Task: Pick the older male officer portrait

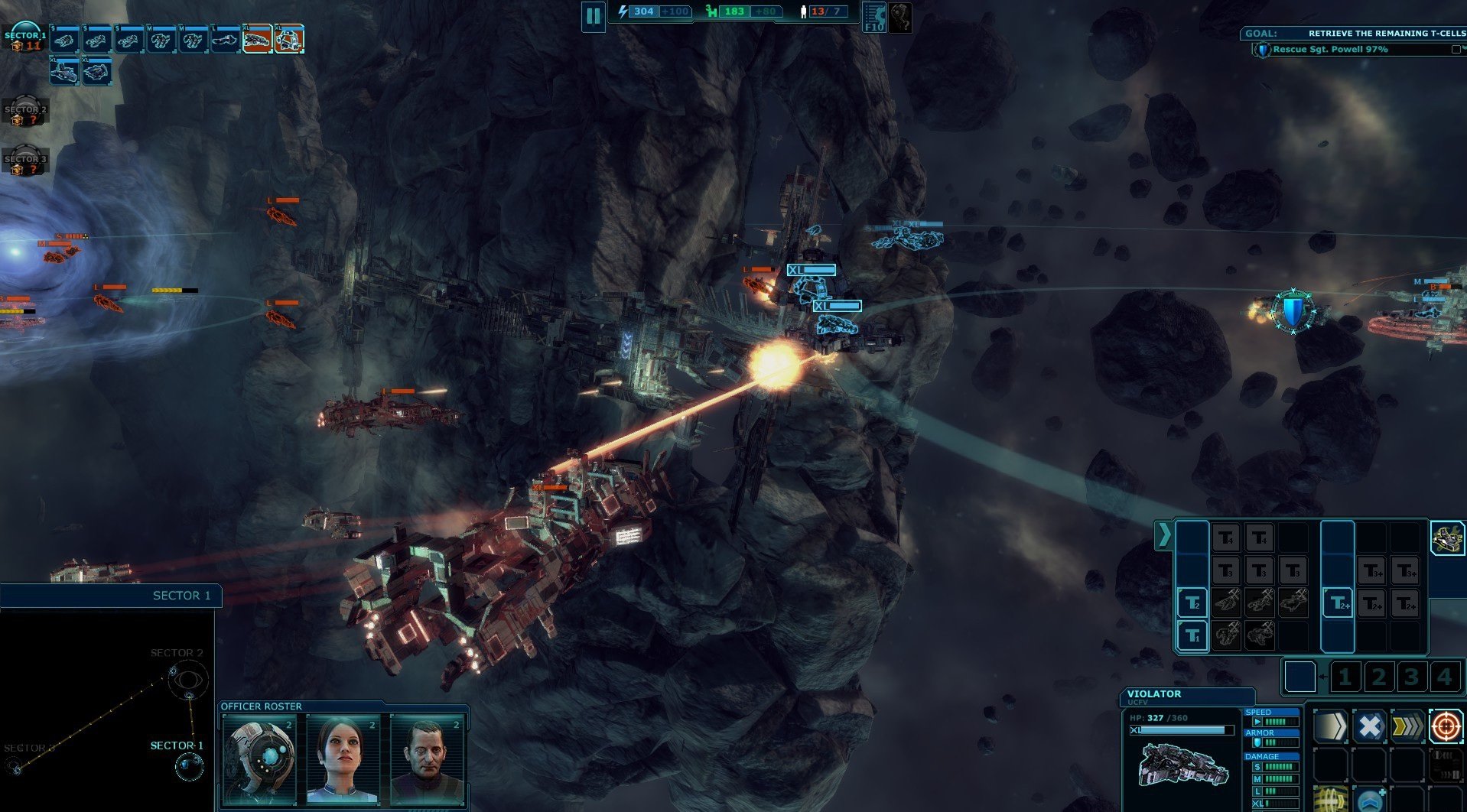Action: coord(427,759)
